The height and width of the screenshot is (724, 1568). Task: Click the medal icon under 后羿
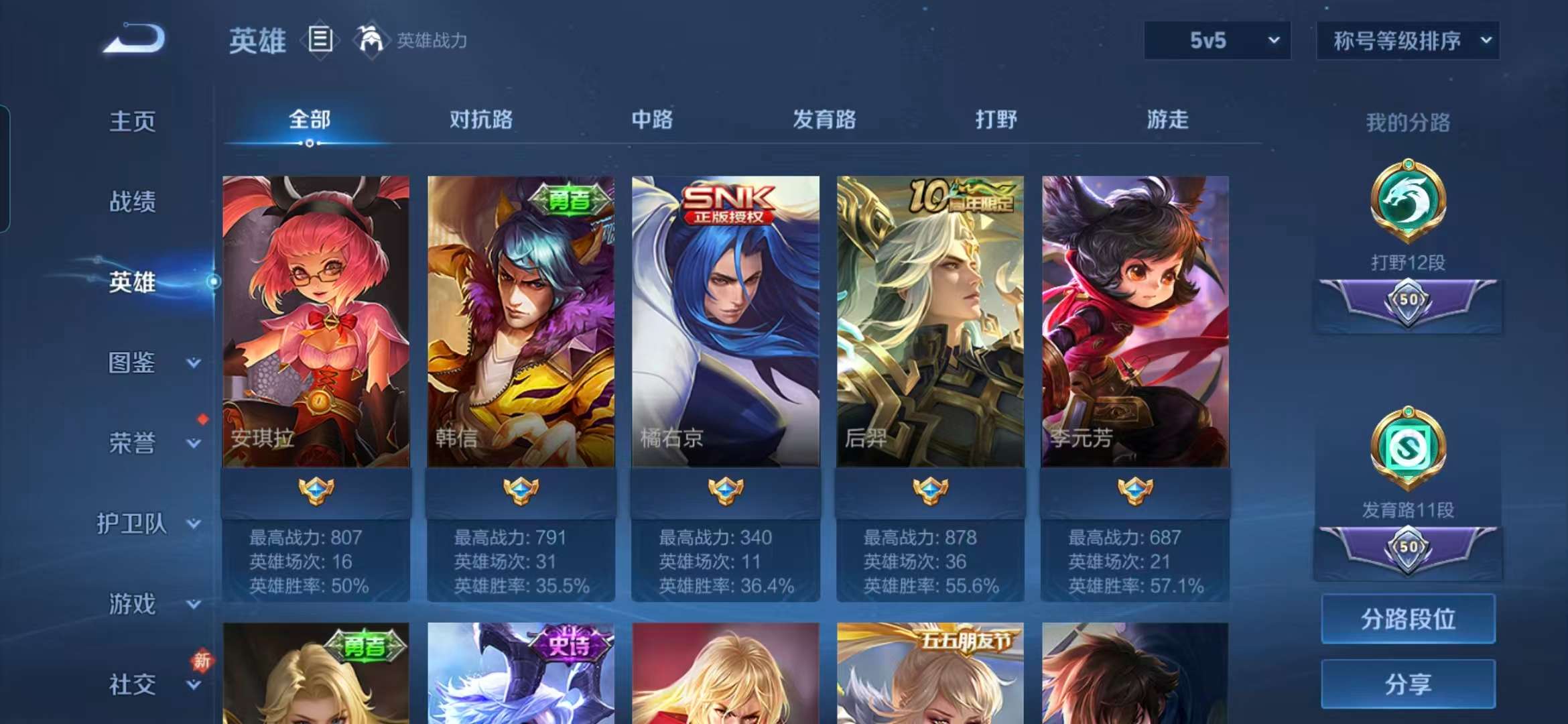930,490
